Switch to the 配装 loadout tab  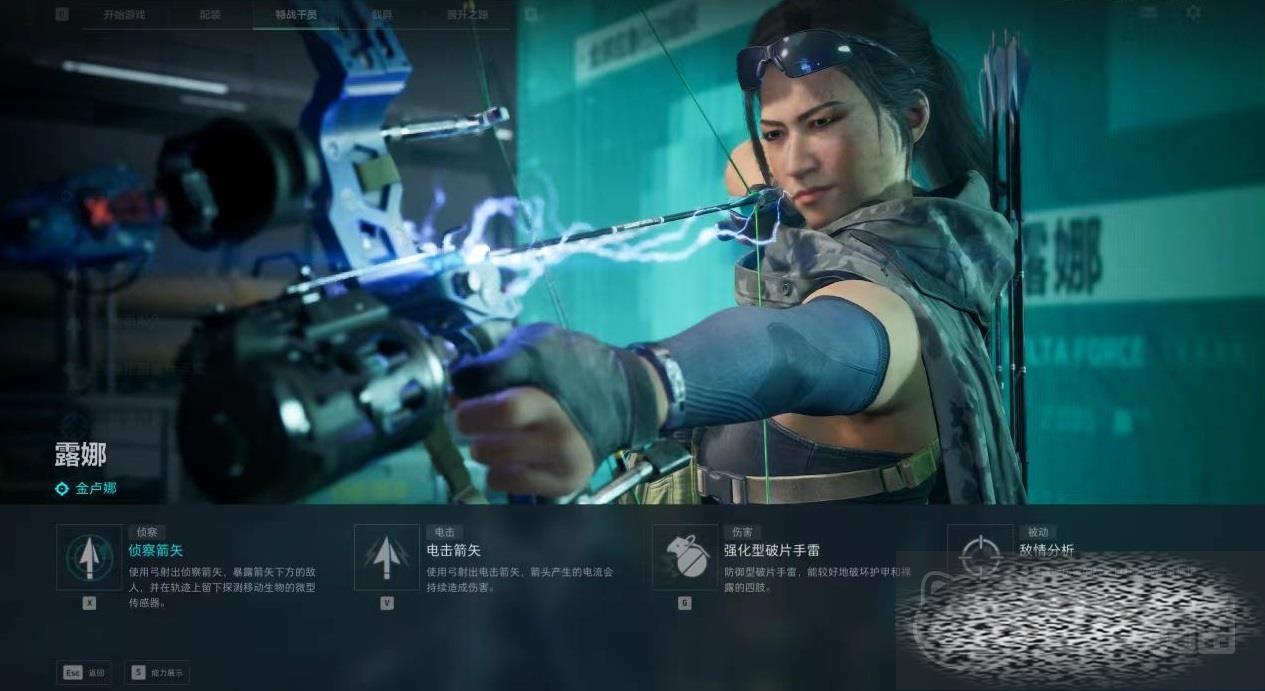point(210,15)
